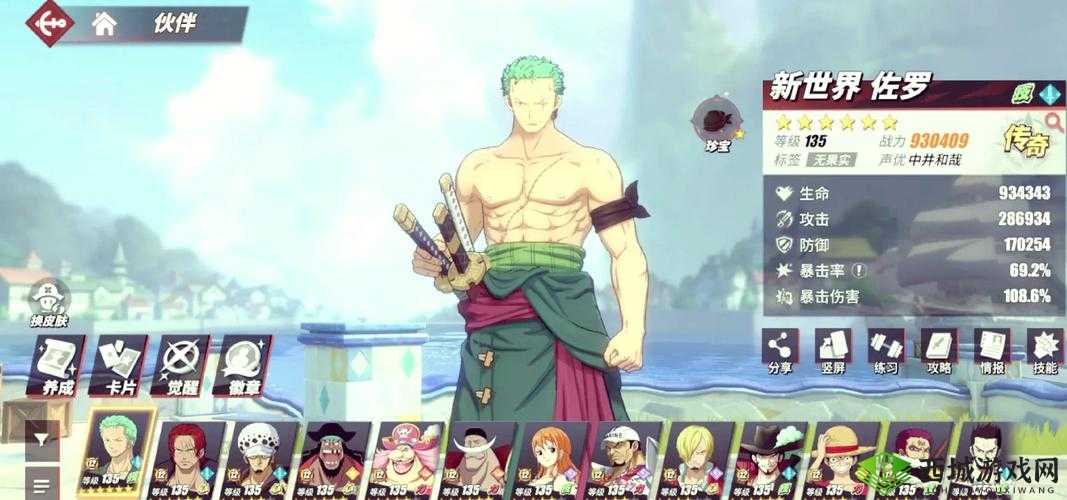Open the 技能 skills panel
The width and height of the screenshot is (1067, 500).
pos(1044,350)
